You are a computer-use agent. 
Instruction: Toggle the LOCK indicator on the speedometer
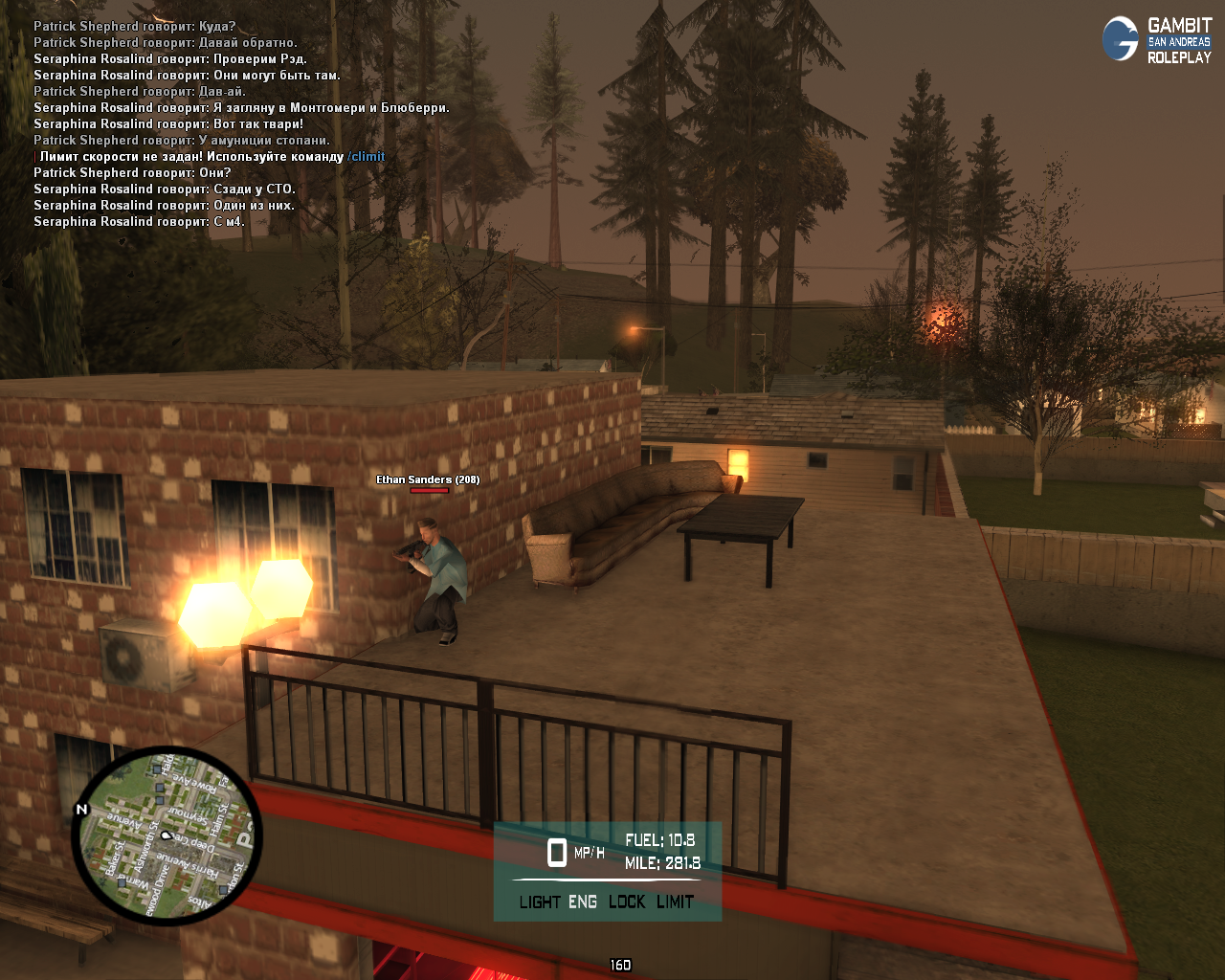click(x=627, y=902)
